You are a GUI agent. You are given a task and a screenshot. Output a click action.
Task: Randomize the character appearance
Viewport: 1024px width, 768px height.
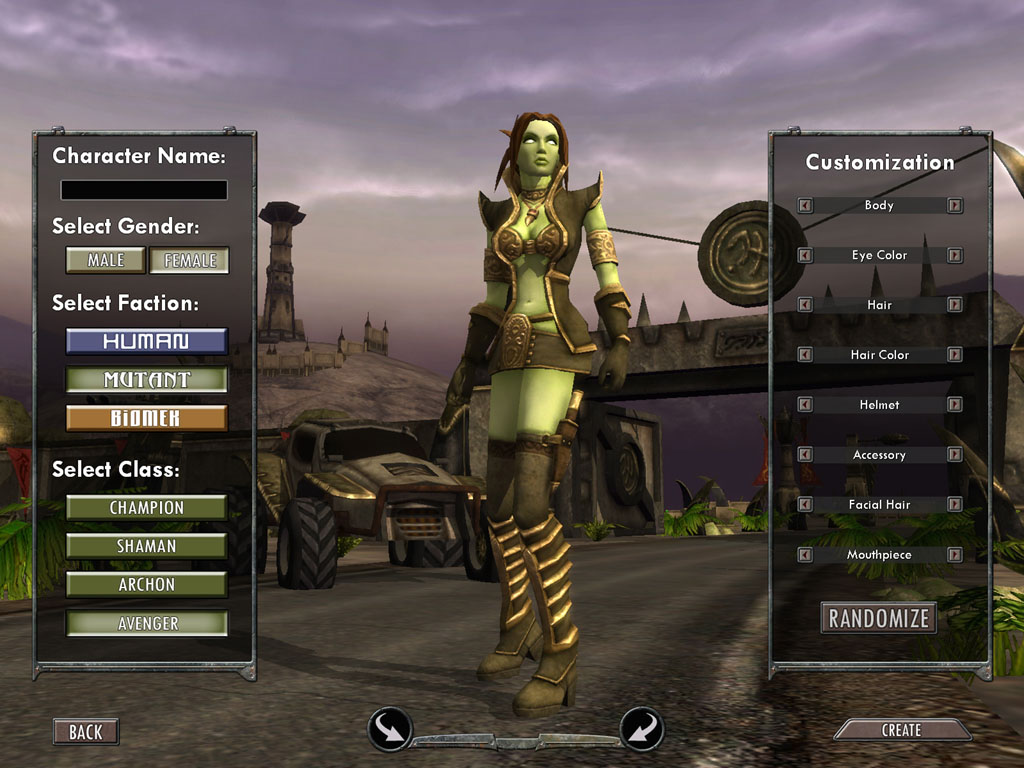point(878,618)
